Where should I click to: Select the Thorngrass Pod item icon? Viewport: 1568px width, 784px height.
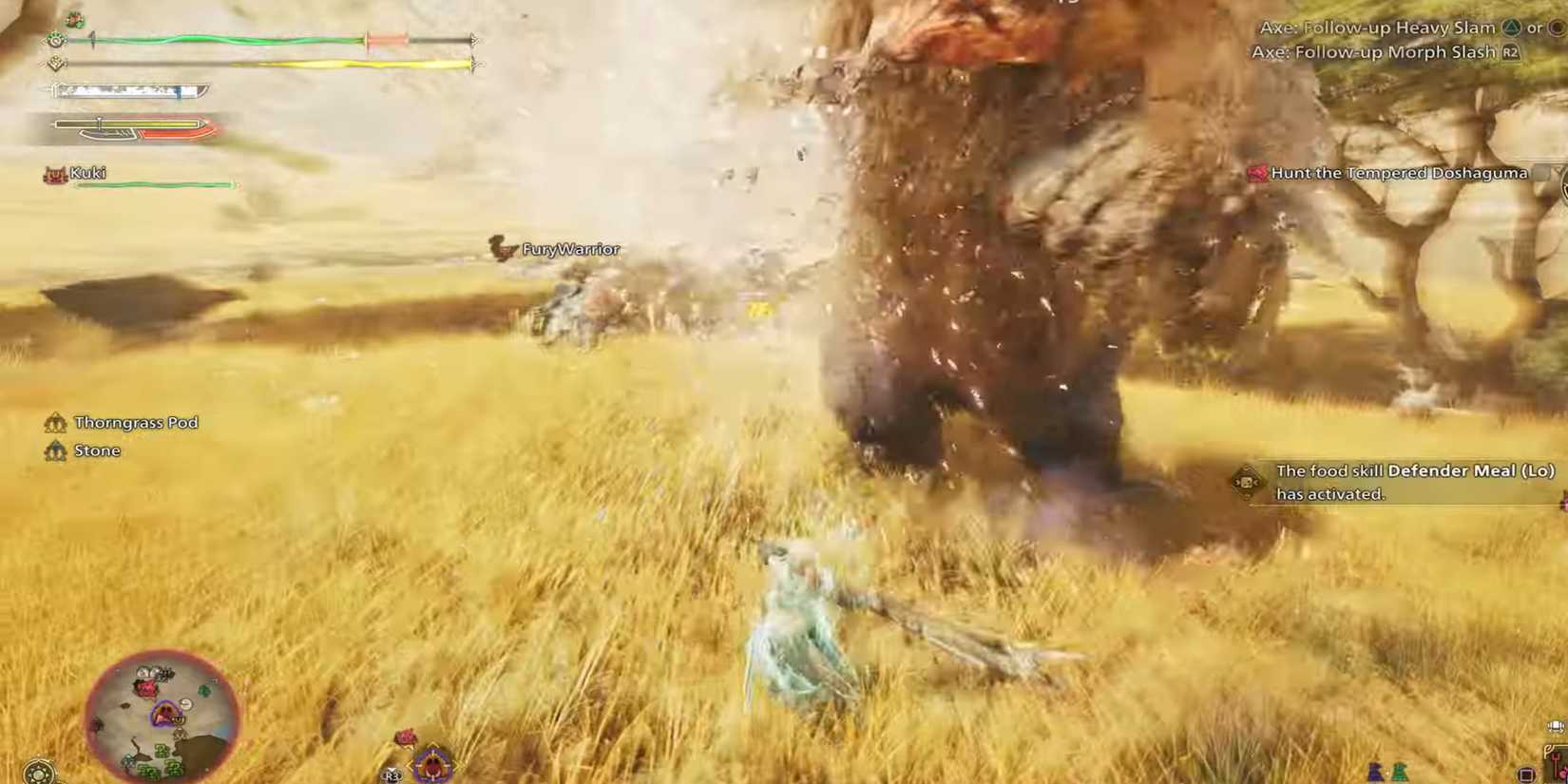point(55,422)
